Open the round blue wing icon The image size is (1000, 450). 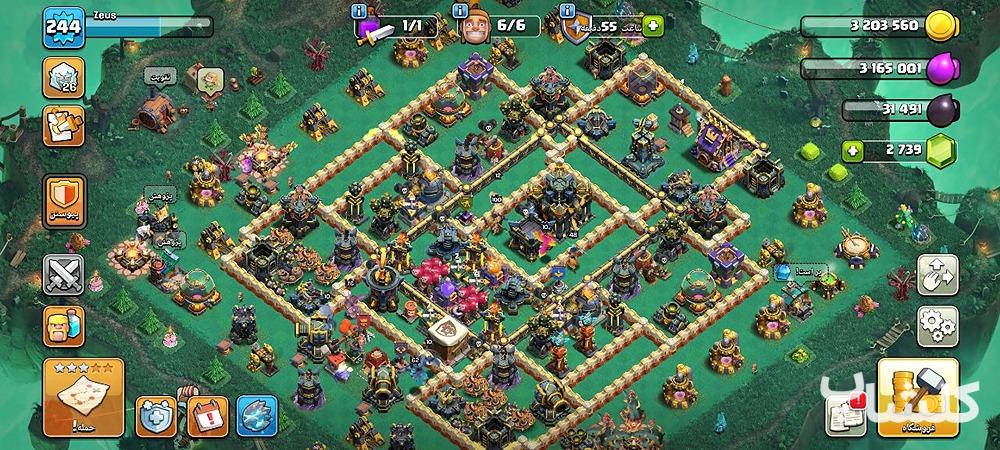pos(254,413)
